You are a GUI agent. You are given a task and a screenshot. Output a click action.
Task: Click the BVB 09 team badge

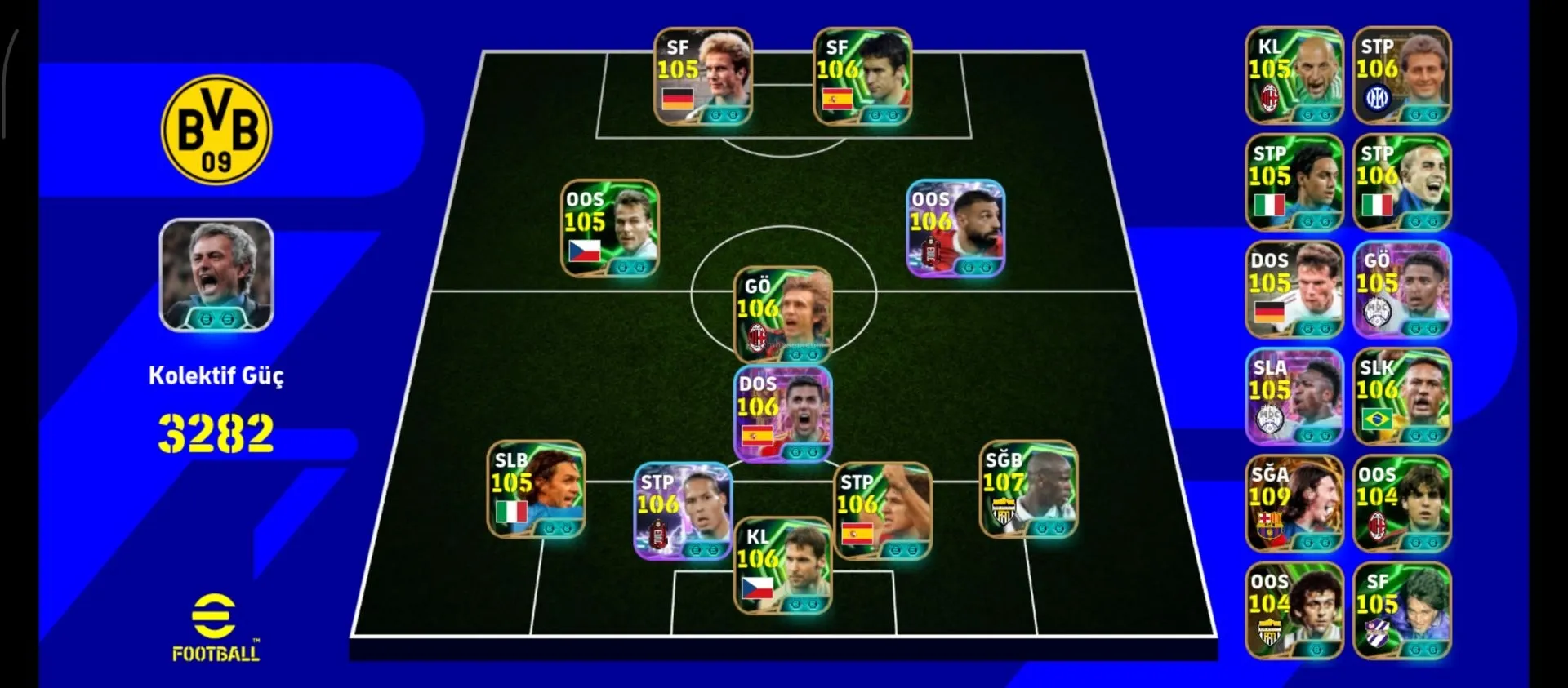(216, 131)
